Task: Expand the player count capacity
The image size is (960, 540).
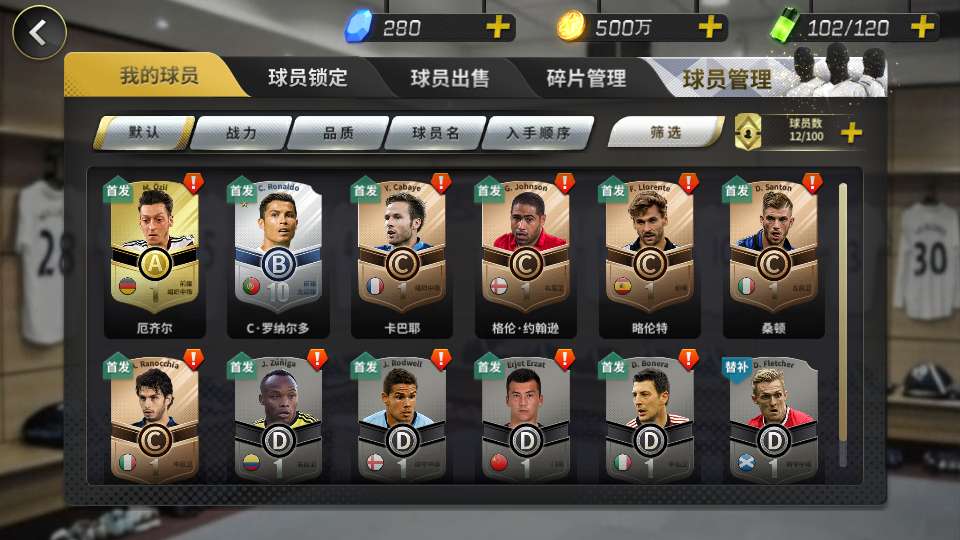Action: pos(851,132)
